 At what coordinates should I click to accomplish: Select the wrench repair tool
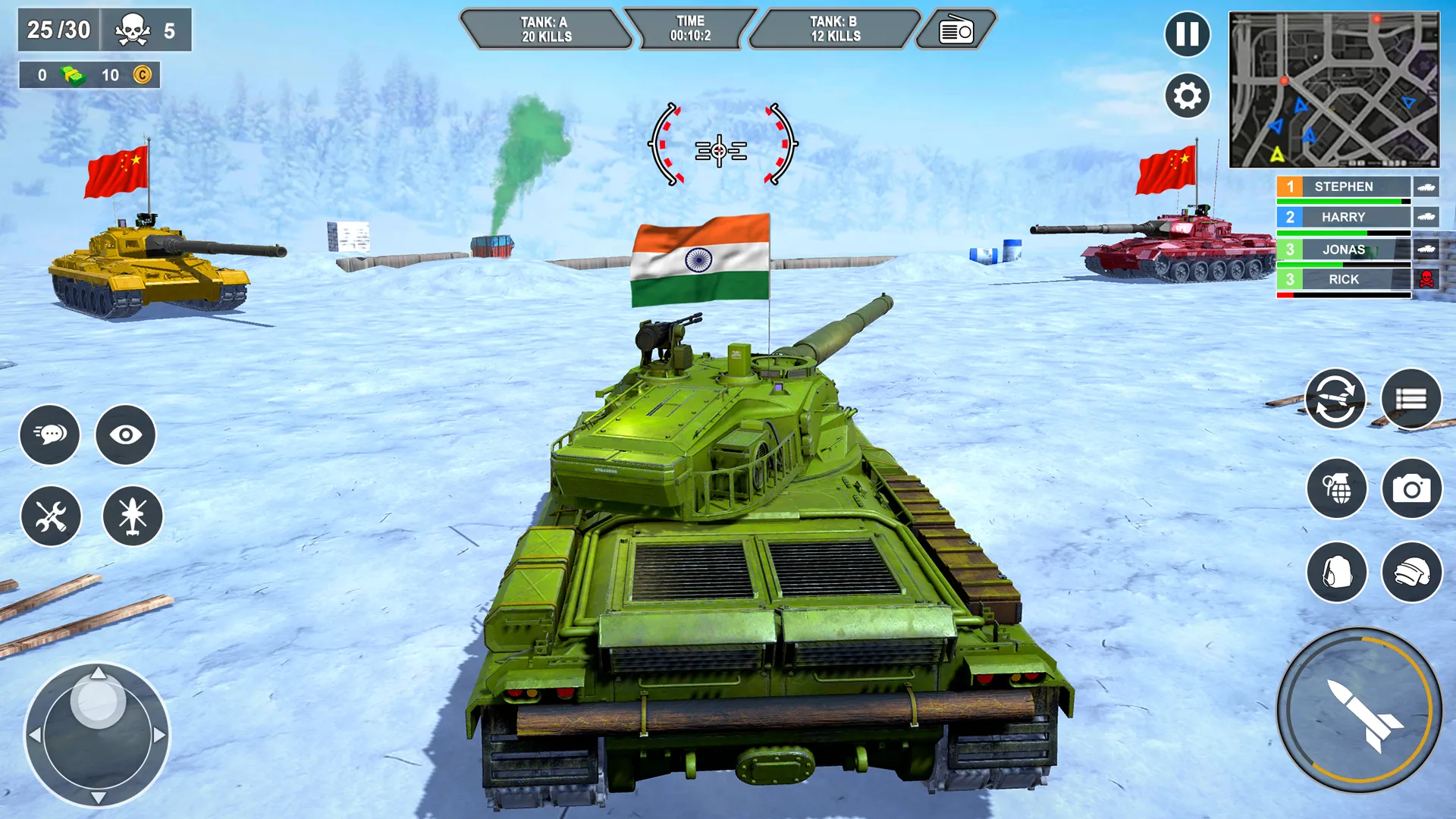[x=50, y=516]
